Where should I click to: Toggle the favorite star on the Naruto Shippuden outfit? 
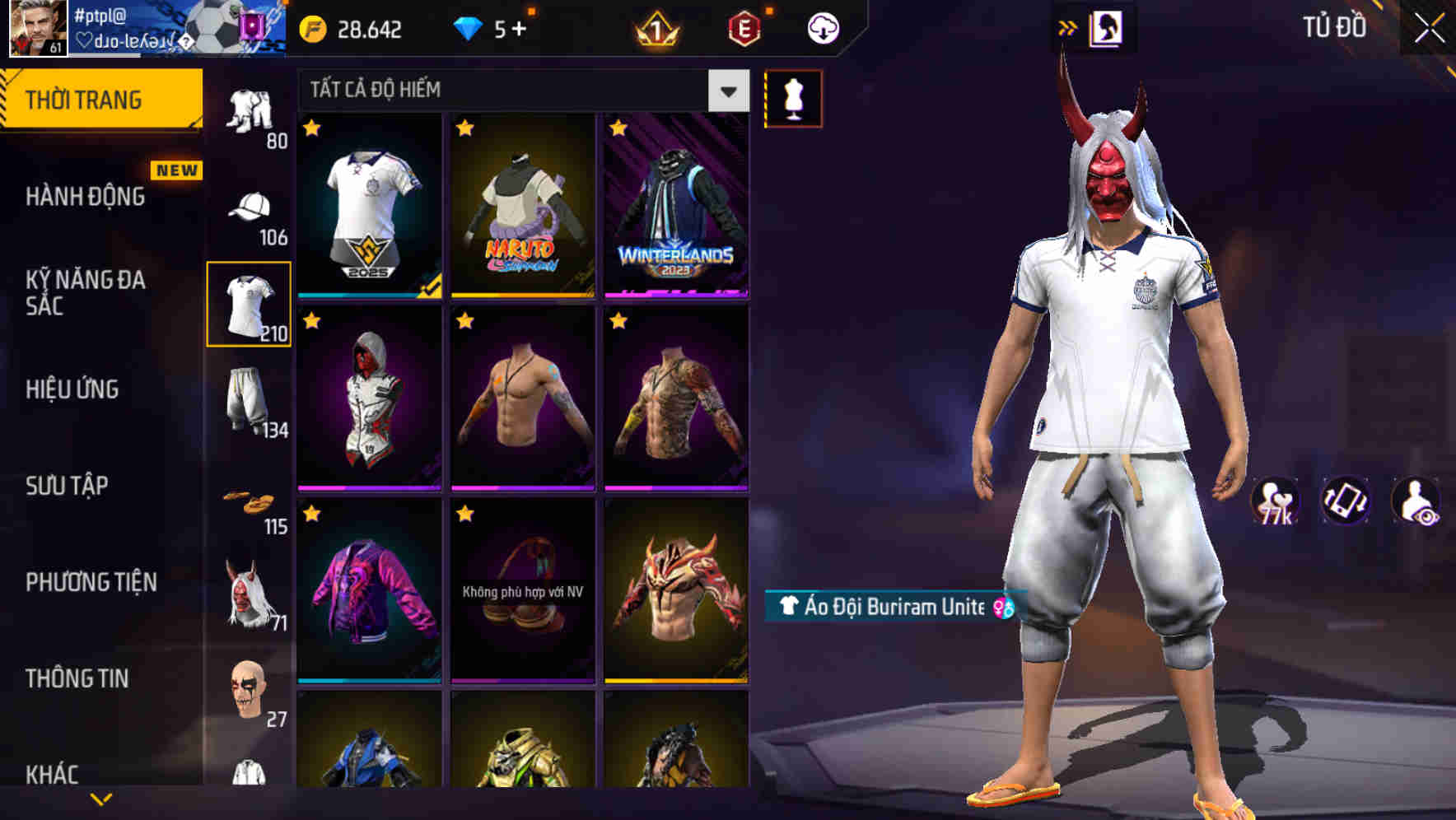465,130
